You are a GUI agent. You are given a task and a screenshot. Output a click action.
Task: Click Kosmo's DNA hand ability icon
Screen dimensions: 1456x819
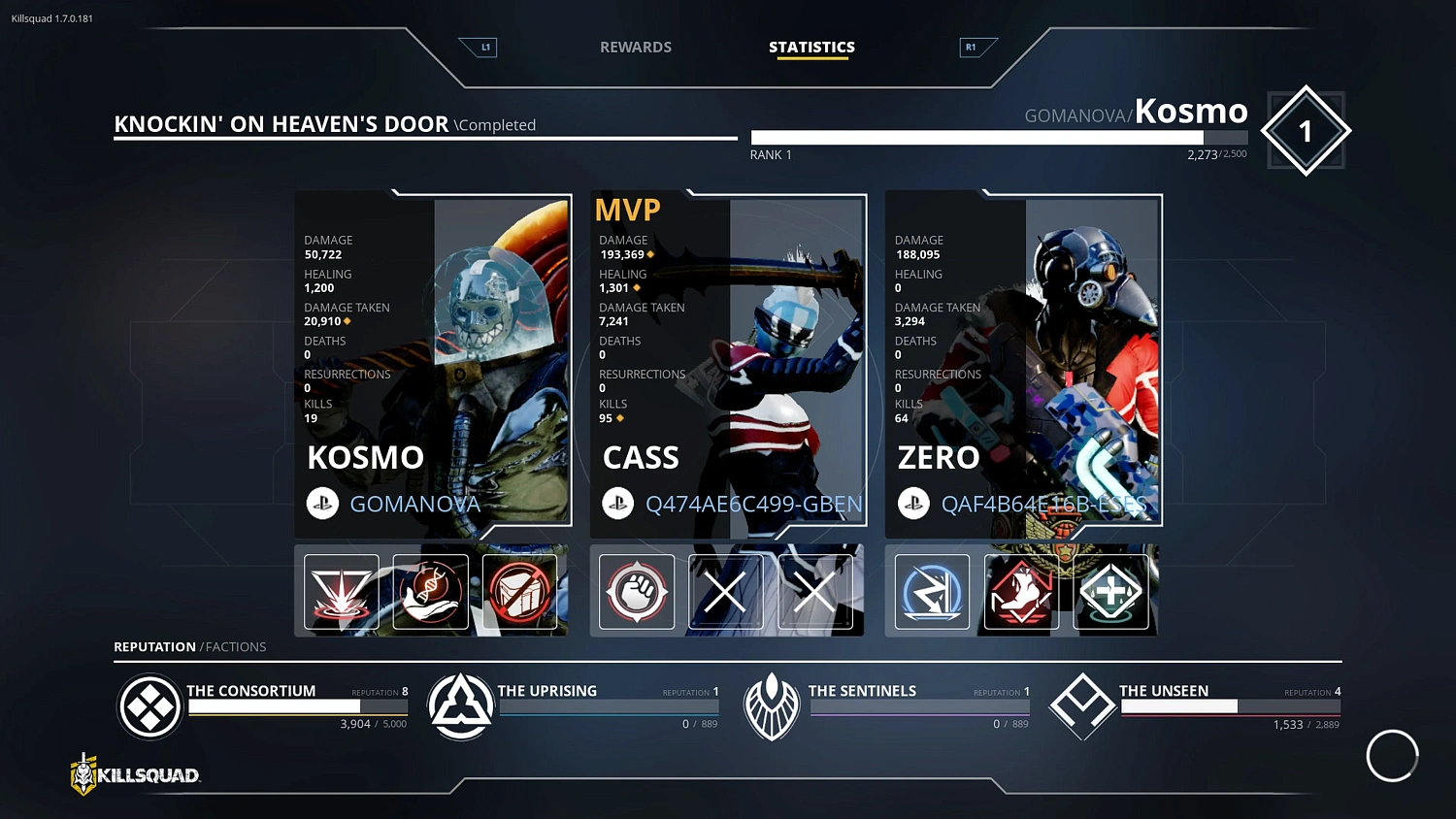(x=431, y=591)
